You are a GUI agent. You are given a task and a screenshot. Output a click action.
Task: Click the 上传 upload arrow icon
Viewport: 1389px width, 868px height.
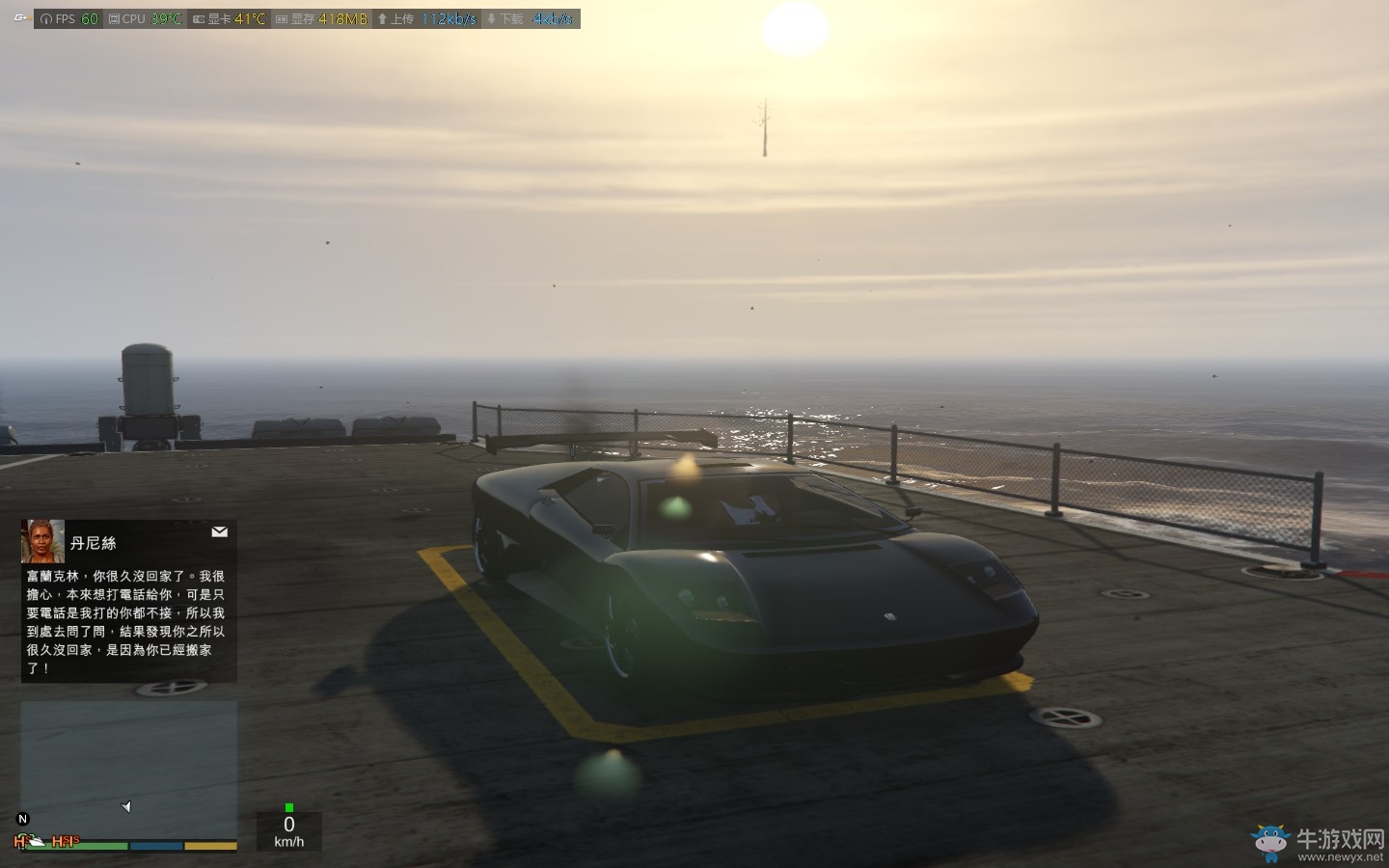[383, 17]
